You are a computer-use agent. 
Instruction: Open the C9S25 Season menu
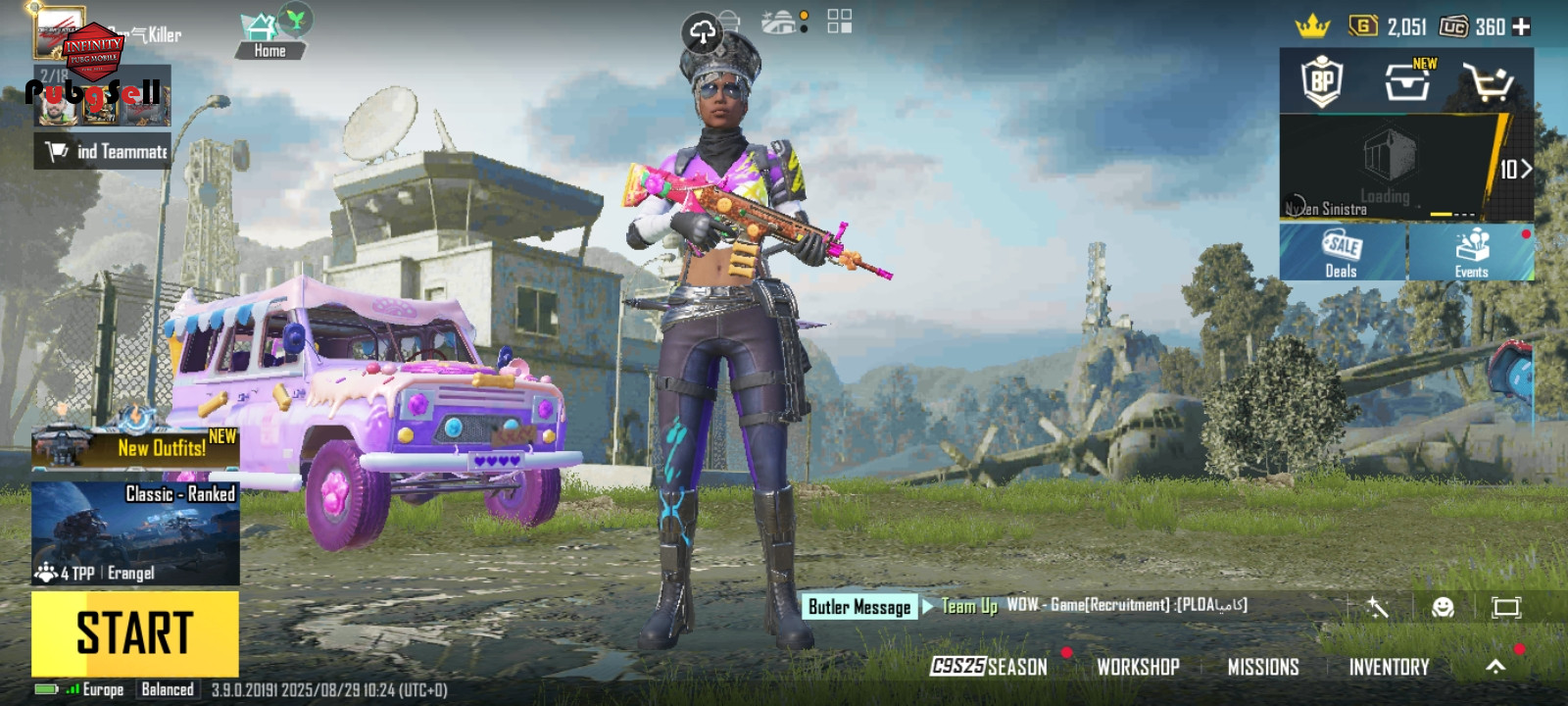click(989, 667)
